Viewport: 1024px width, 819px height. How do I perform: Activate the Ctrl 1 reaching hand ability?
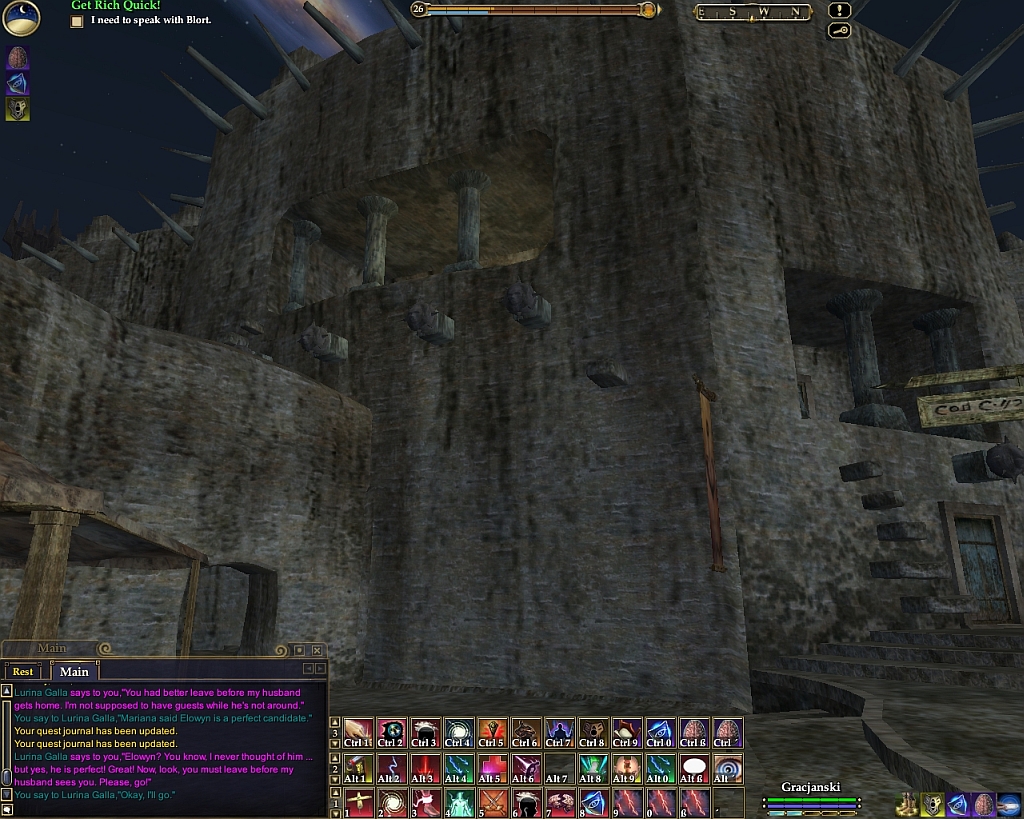pos(357,733)
